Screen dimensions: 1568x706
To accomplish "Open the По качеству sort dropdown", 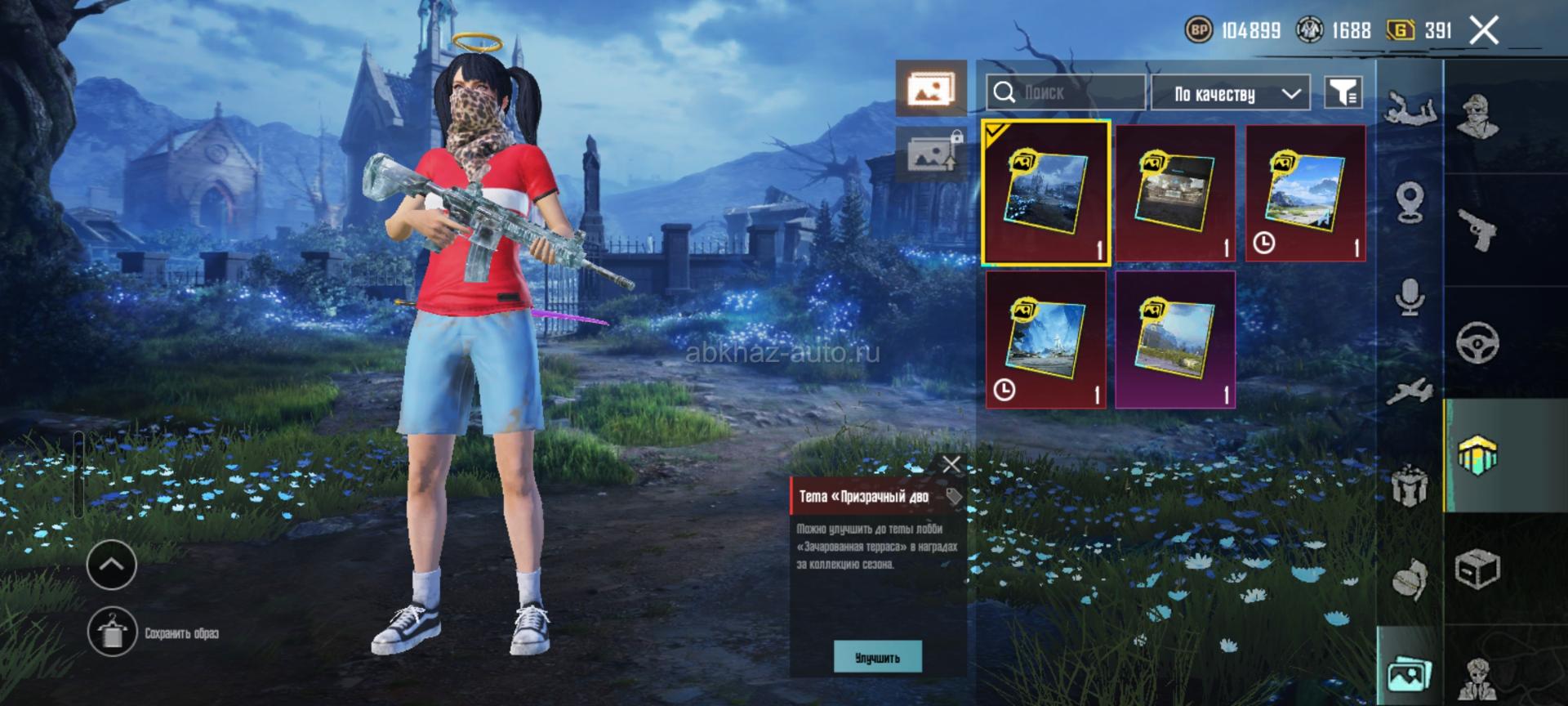I will [1230, 94].
